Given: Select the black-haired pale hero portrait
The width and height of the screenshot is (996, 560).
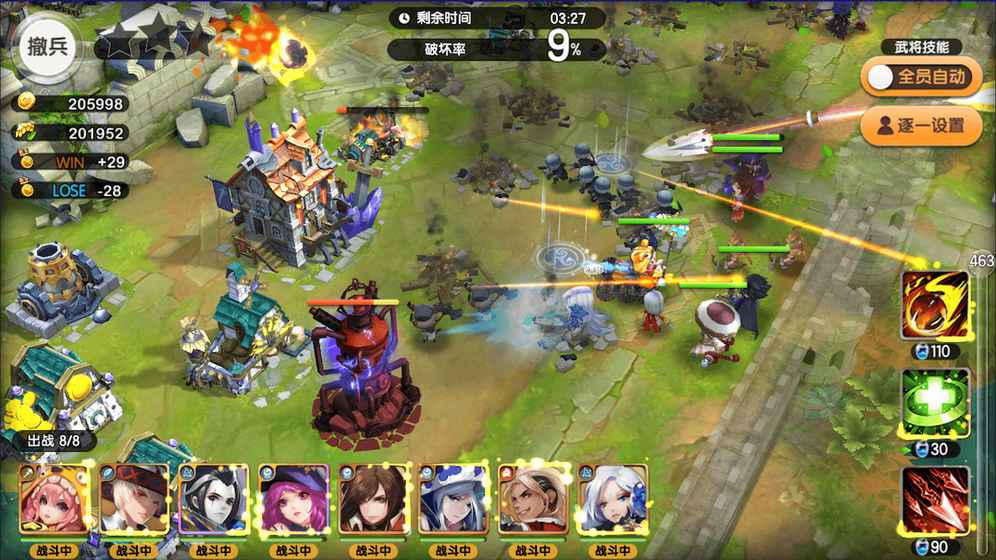Looking at the screenshot, I should click(214, 499).
